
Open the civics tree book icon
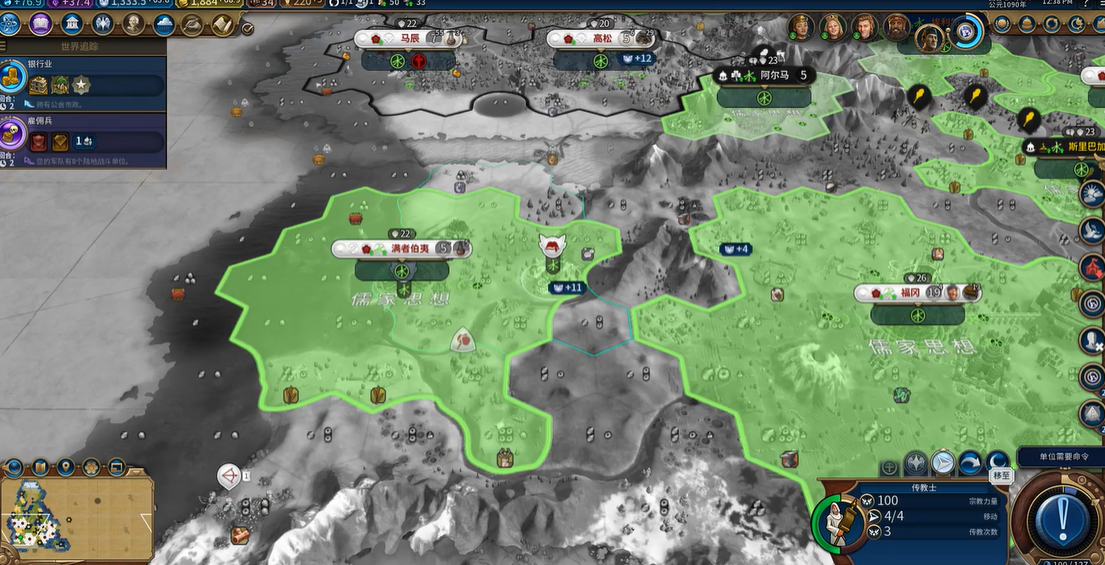point(41,23)
